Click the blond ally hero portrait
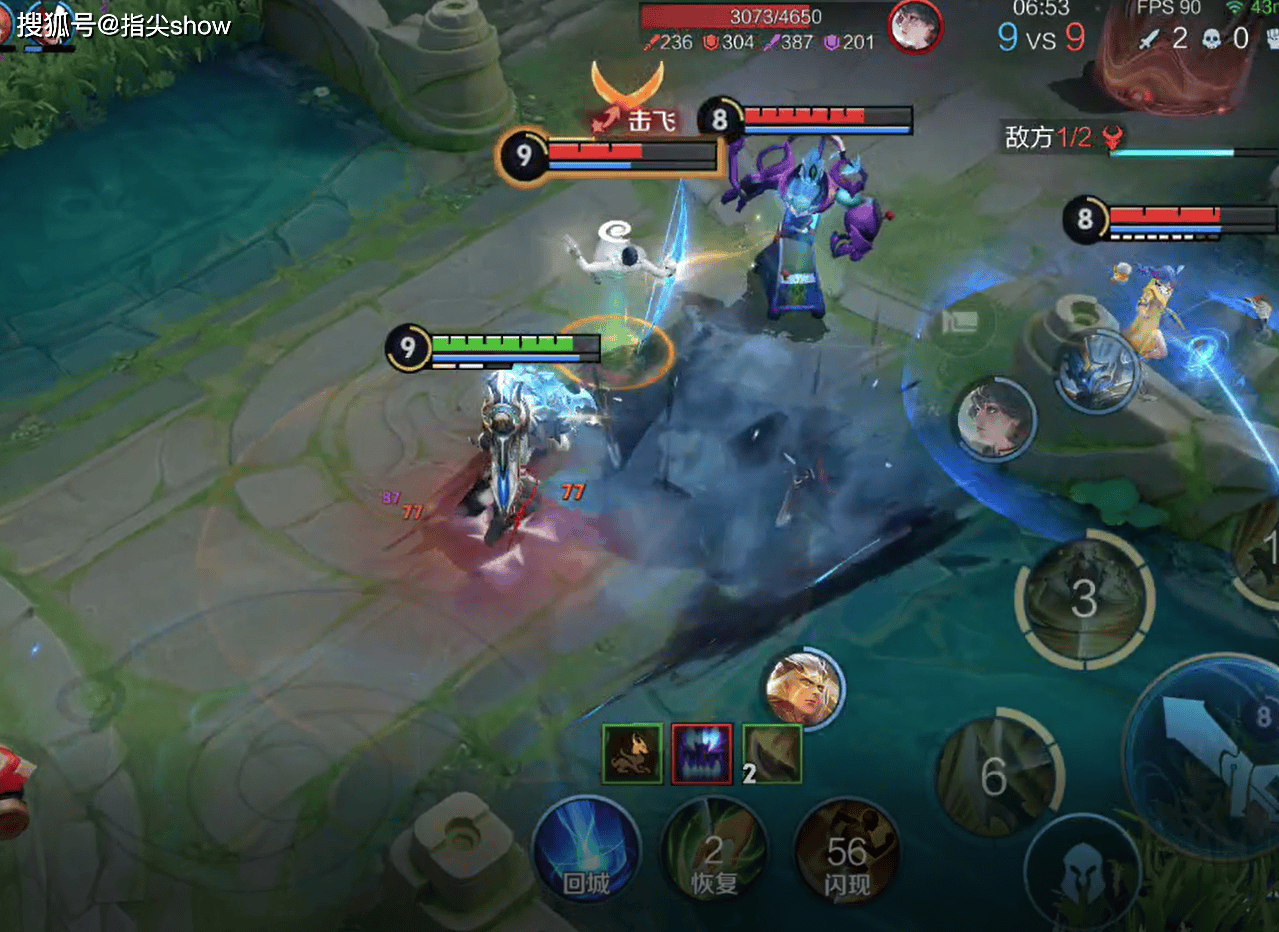 tap(803, 689)
